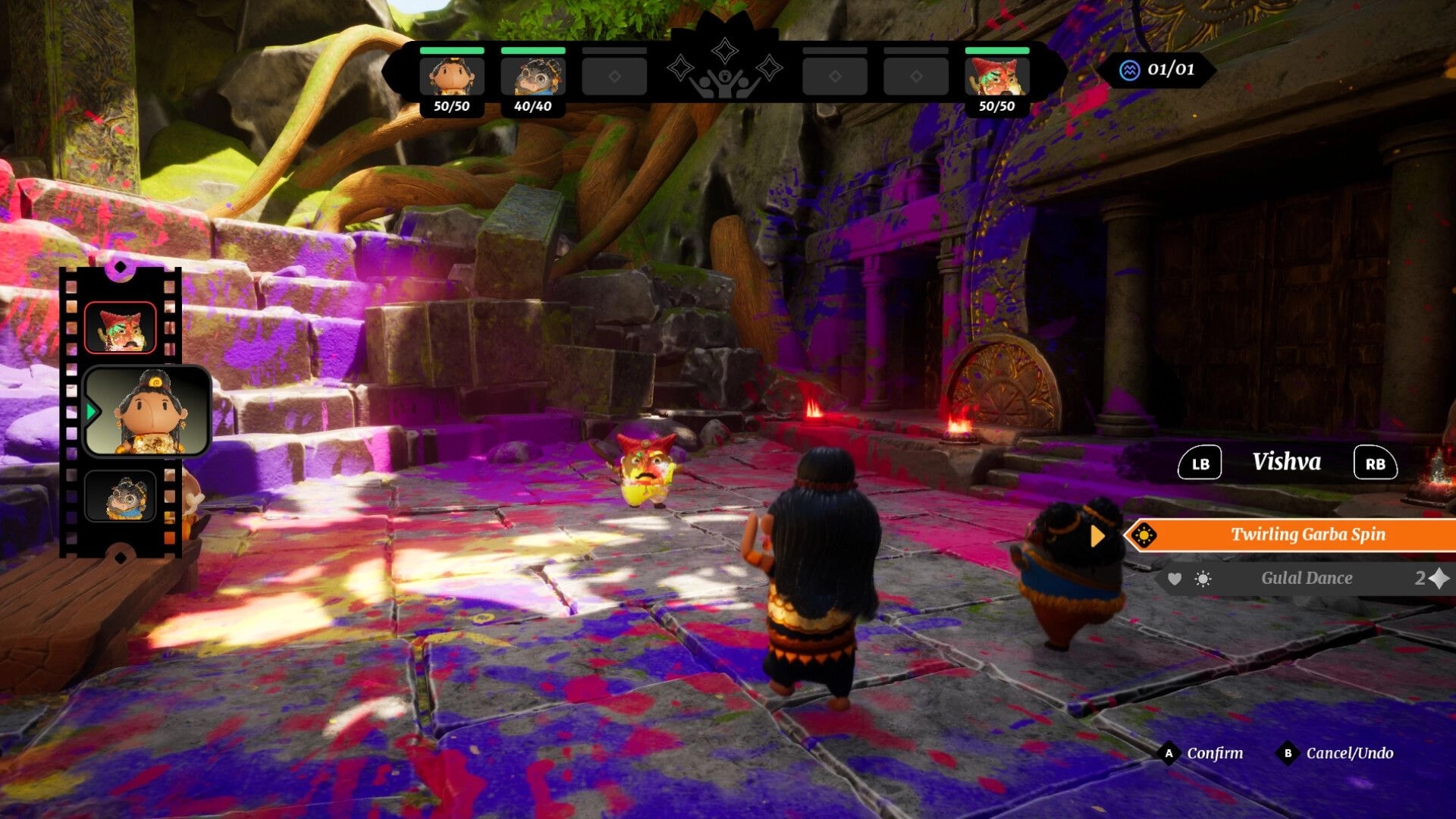Select the raised-arms dancer emblem in the top HUD

726,85
